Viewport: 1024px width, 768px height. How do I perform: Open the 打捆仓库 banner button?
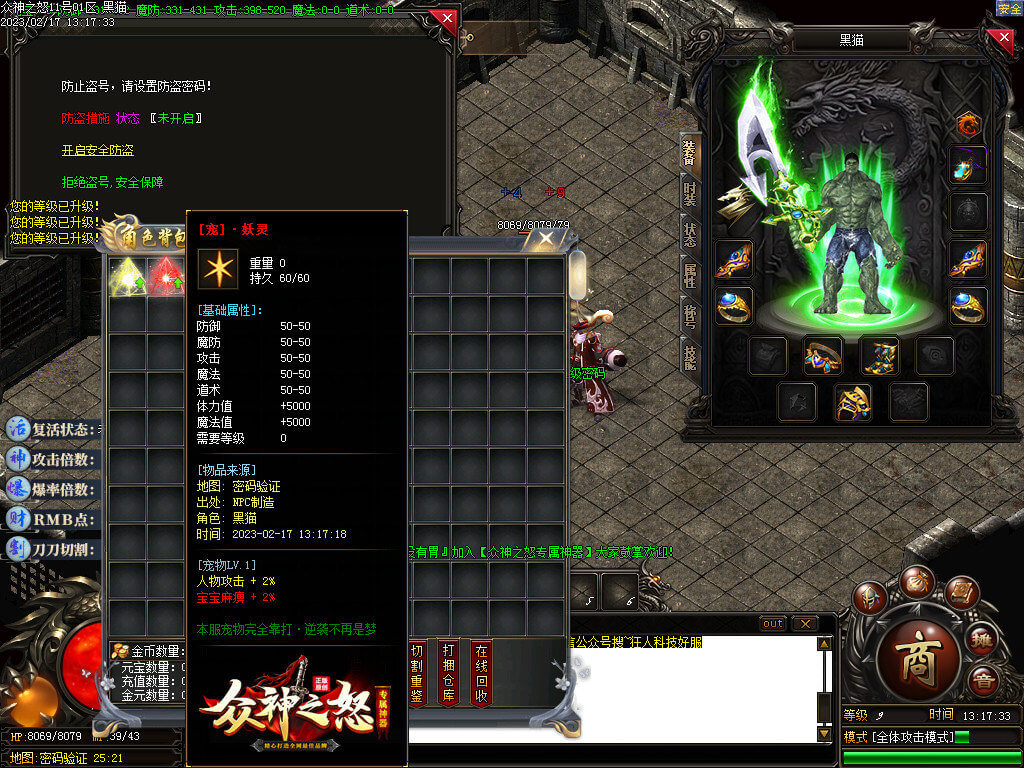[x=449, y=673]
